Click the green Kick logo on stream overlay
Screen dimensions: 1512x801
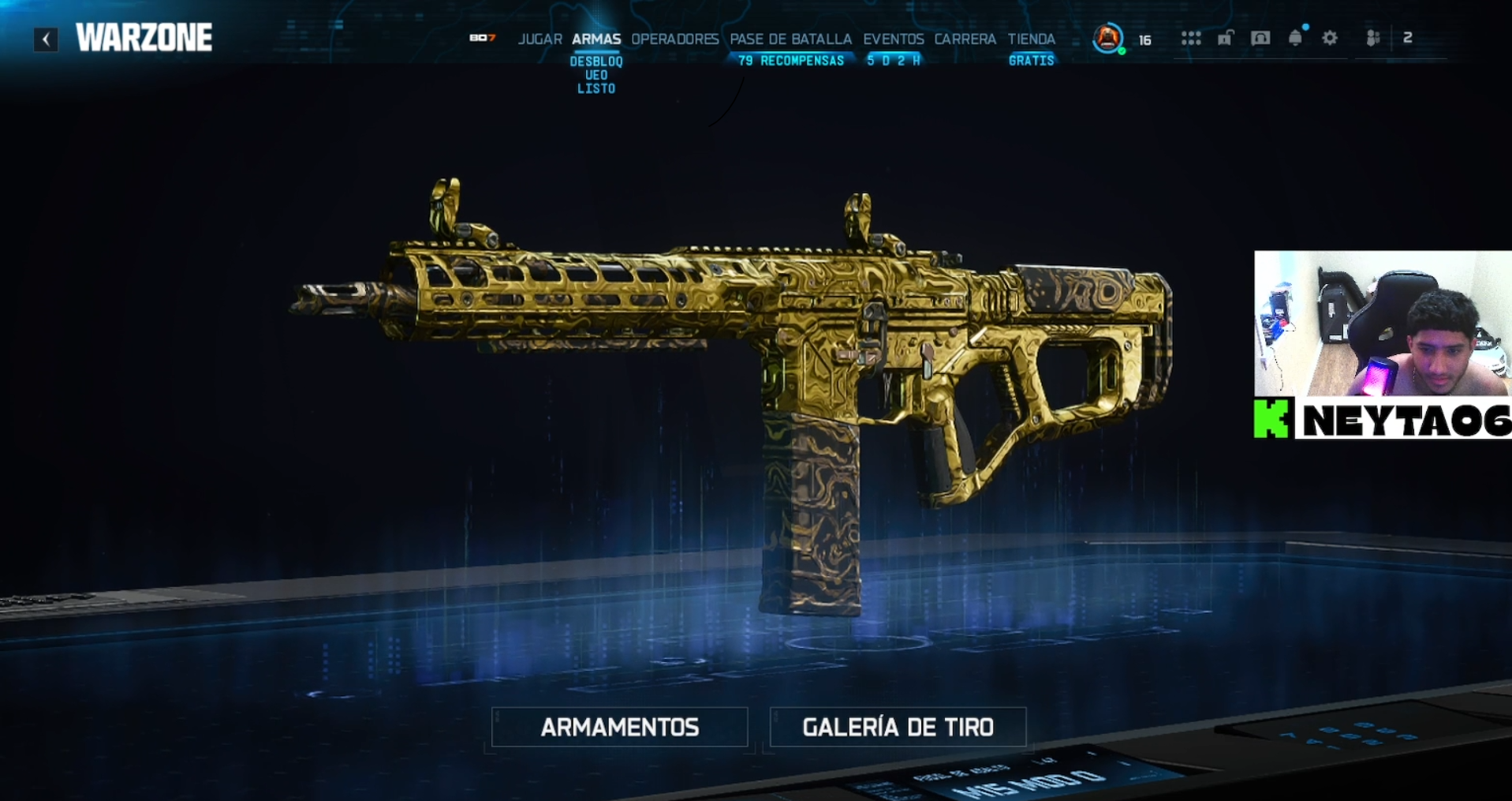point(1271,418)
